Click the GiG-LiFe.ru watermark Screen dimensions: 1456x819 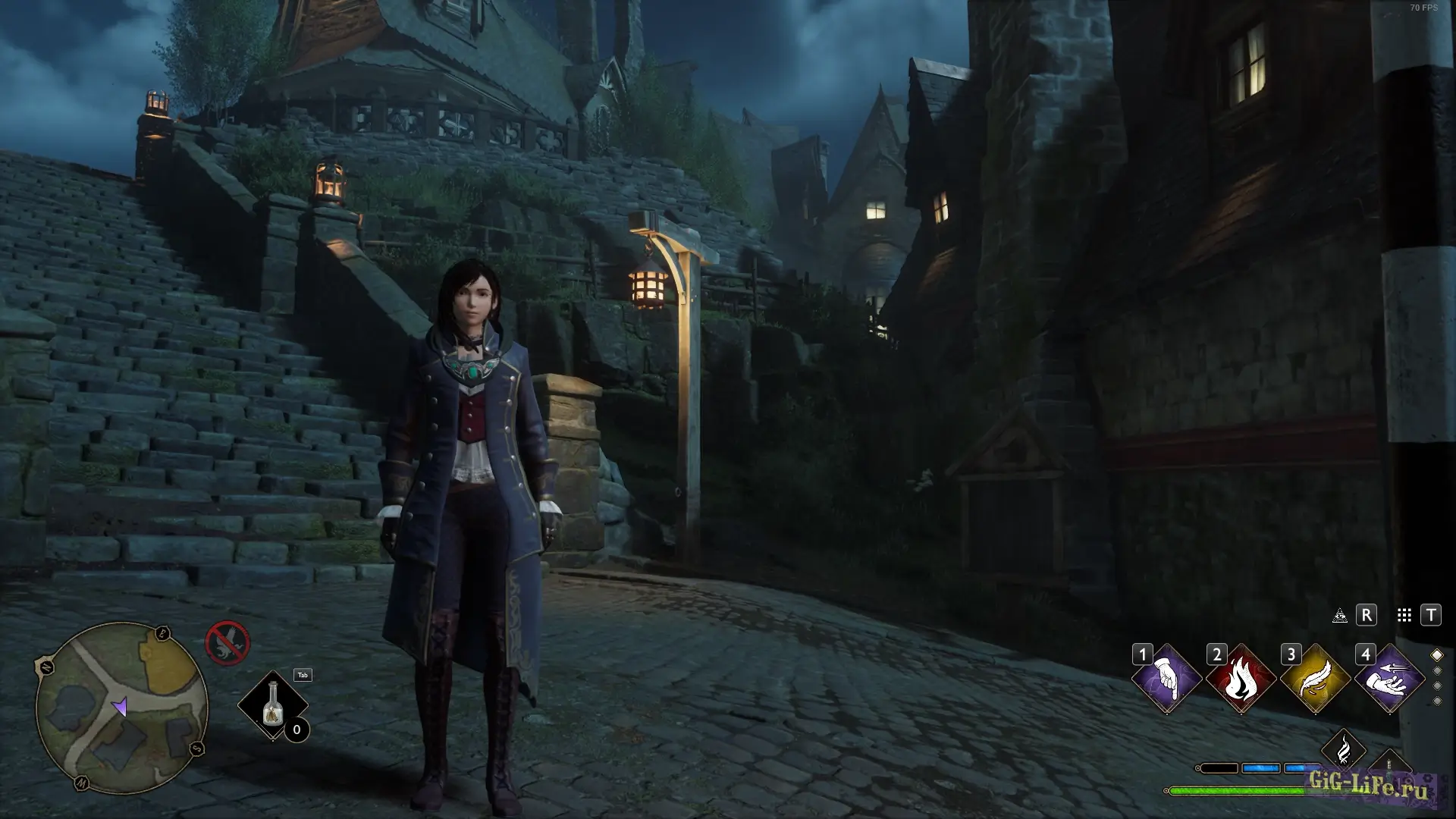click(1368, 784)
